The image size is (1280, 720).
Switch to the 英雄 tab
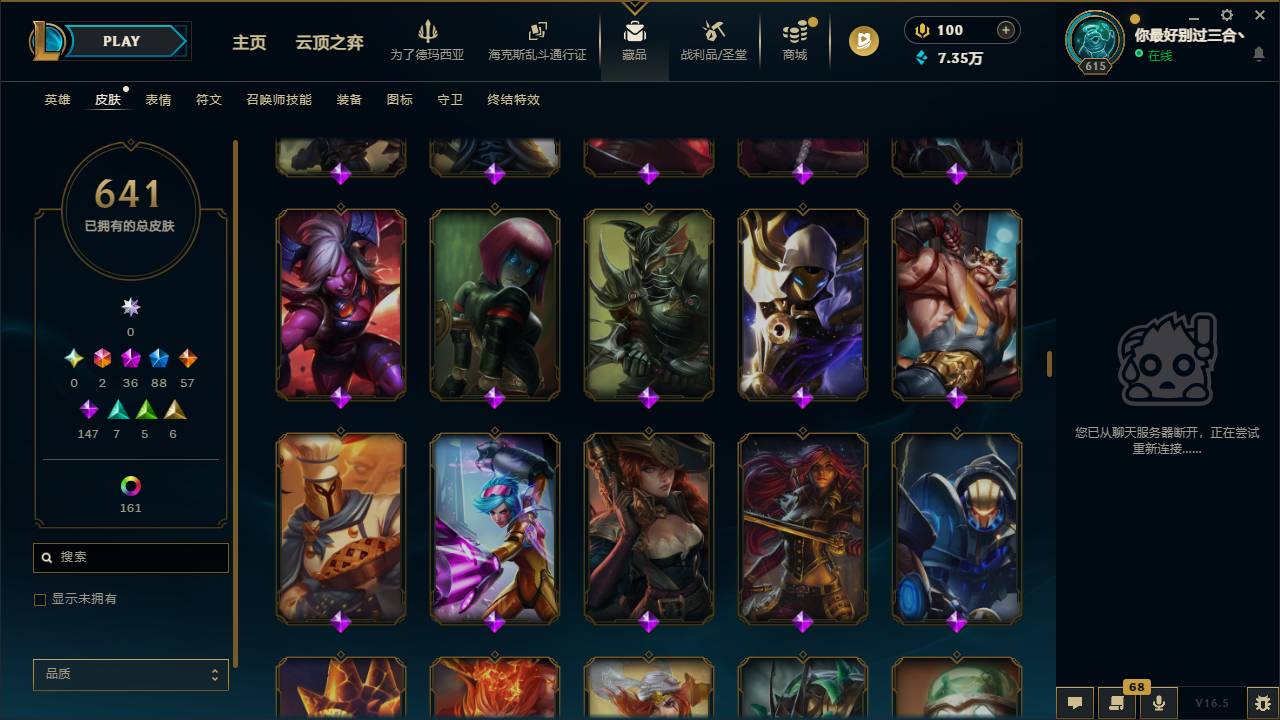(x=57, y=100)
